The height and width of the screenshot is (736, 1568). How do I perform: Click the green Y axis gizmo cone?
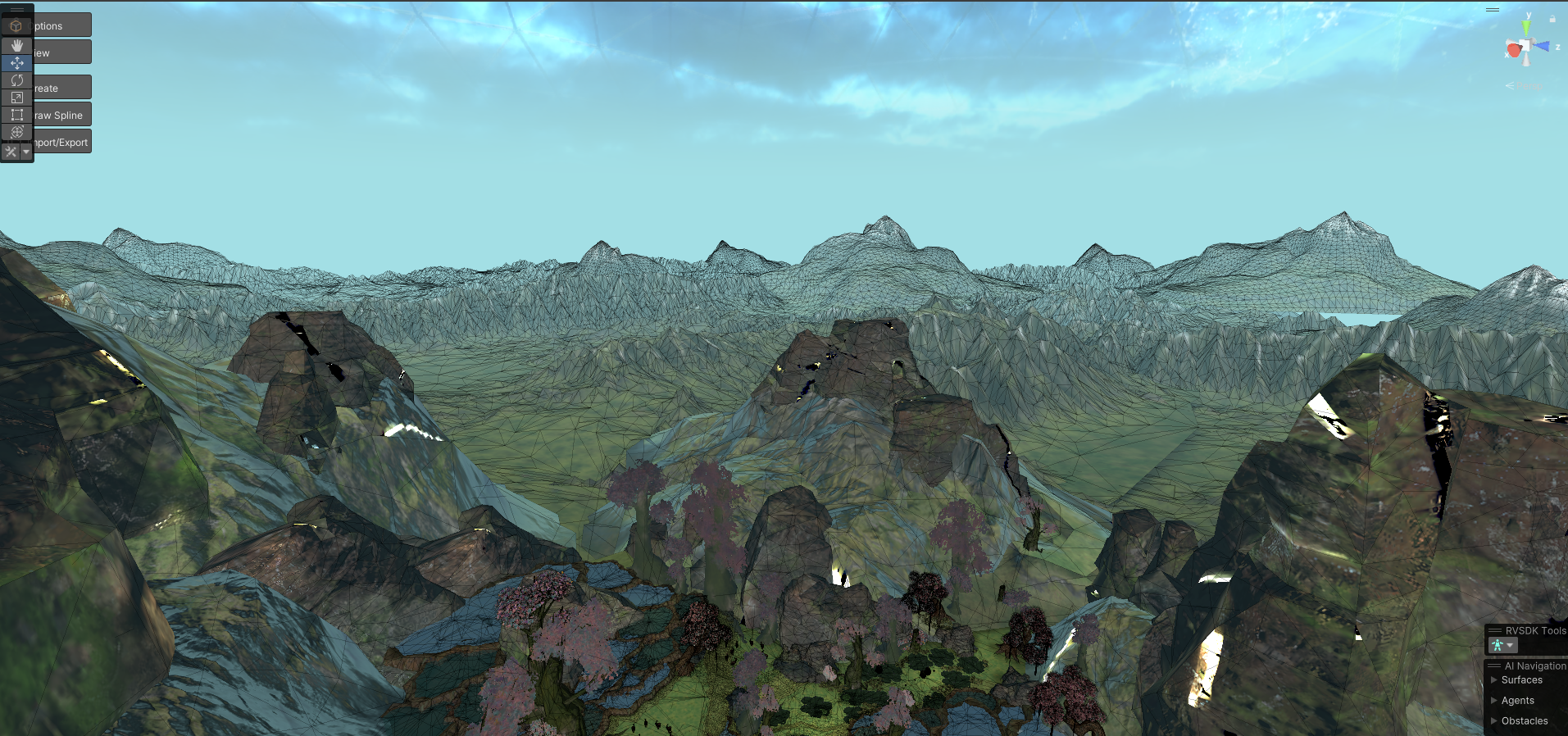(1526, 28)
